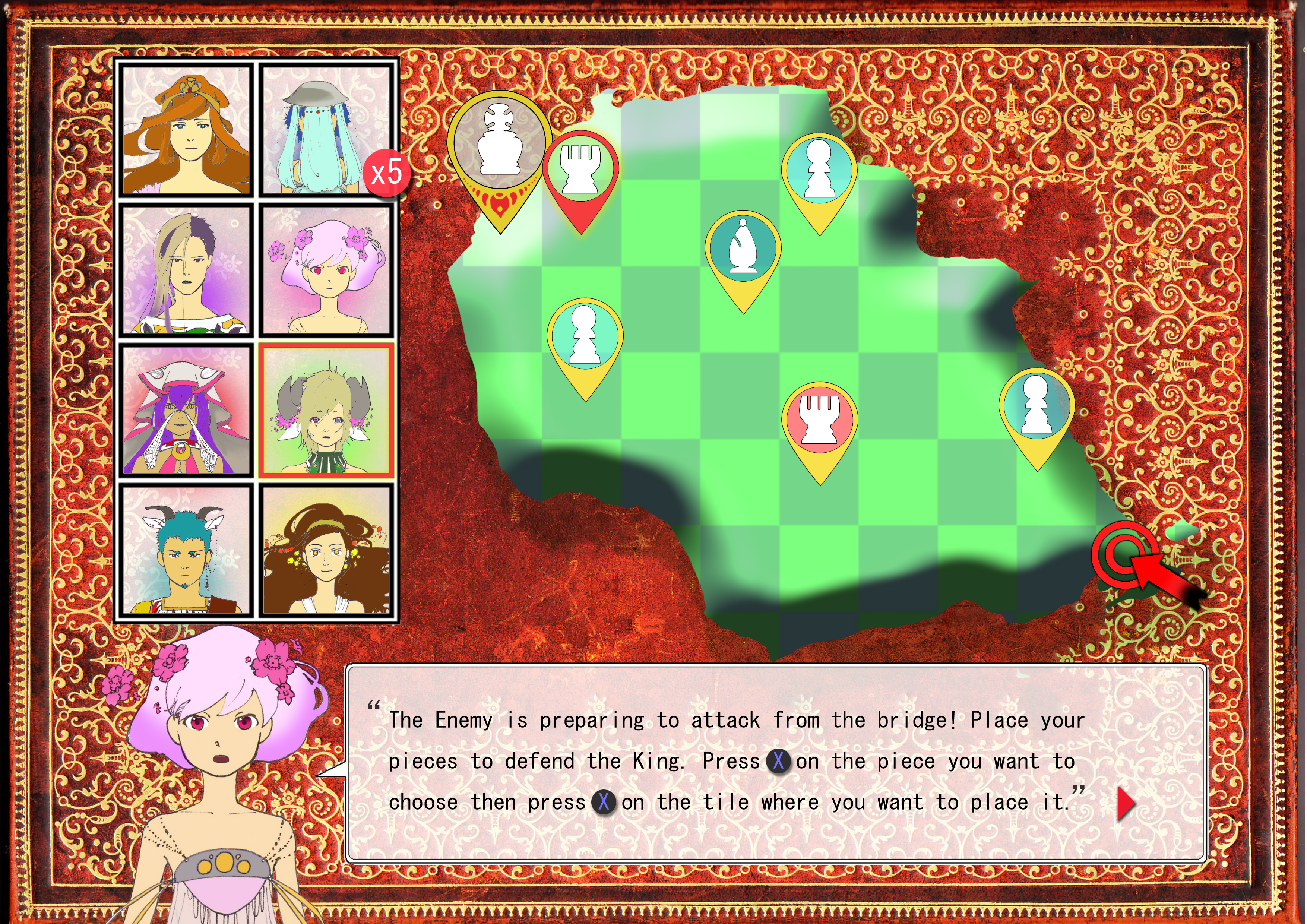Viewport: 1307px width, 924px height.
Task: Select the highlighted ram-horned blonde portrait
Action: tap(326, 410)
